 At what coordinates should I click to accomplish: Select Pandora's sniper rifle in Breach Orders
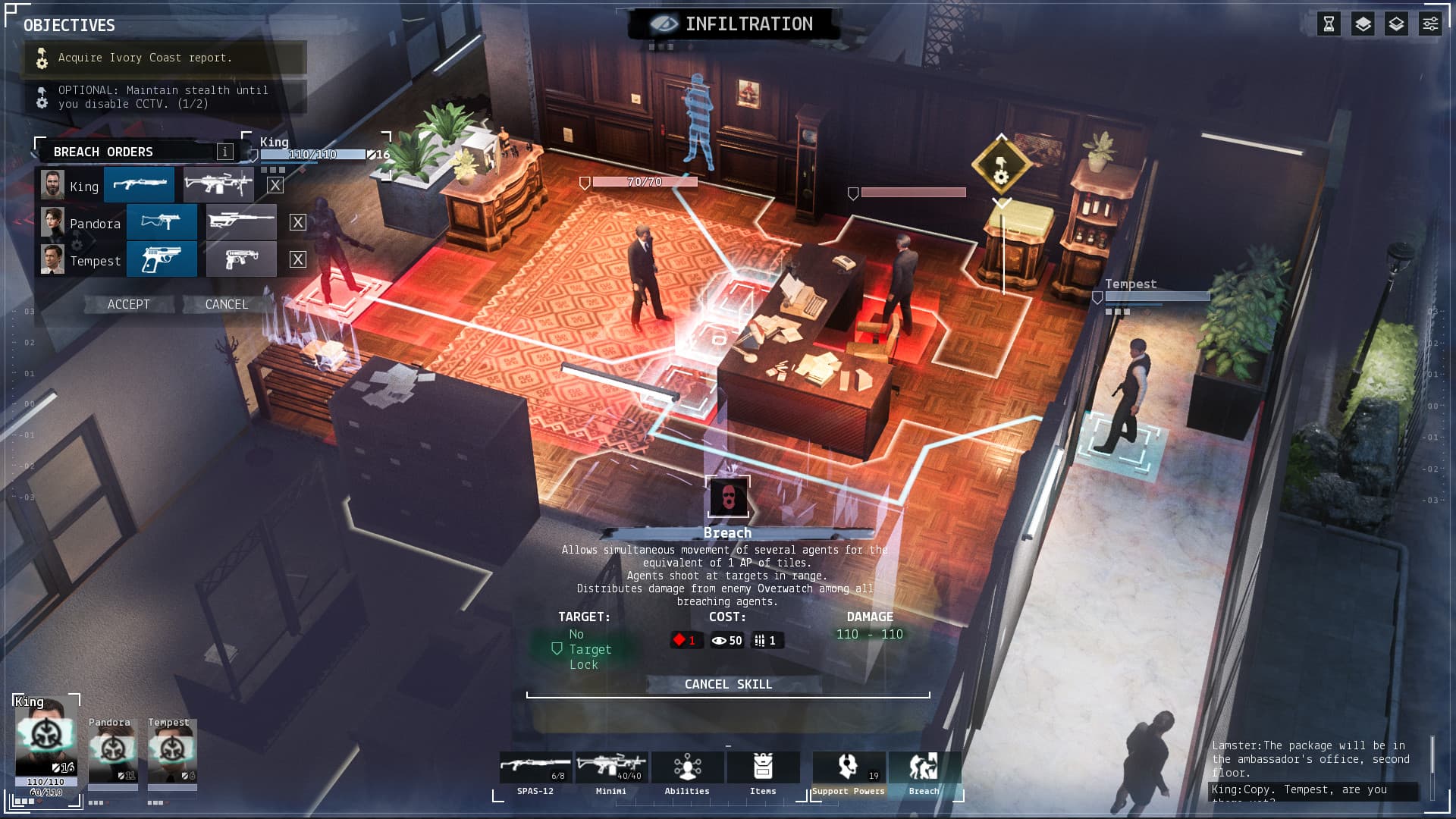241,222
